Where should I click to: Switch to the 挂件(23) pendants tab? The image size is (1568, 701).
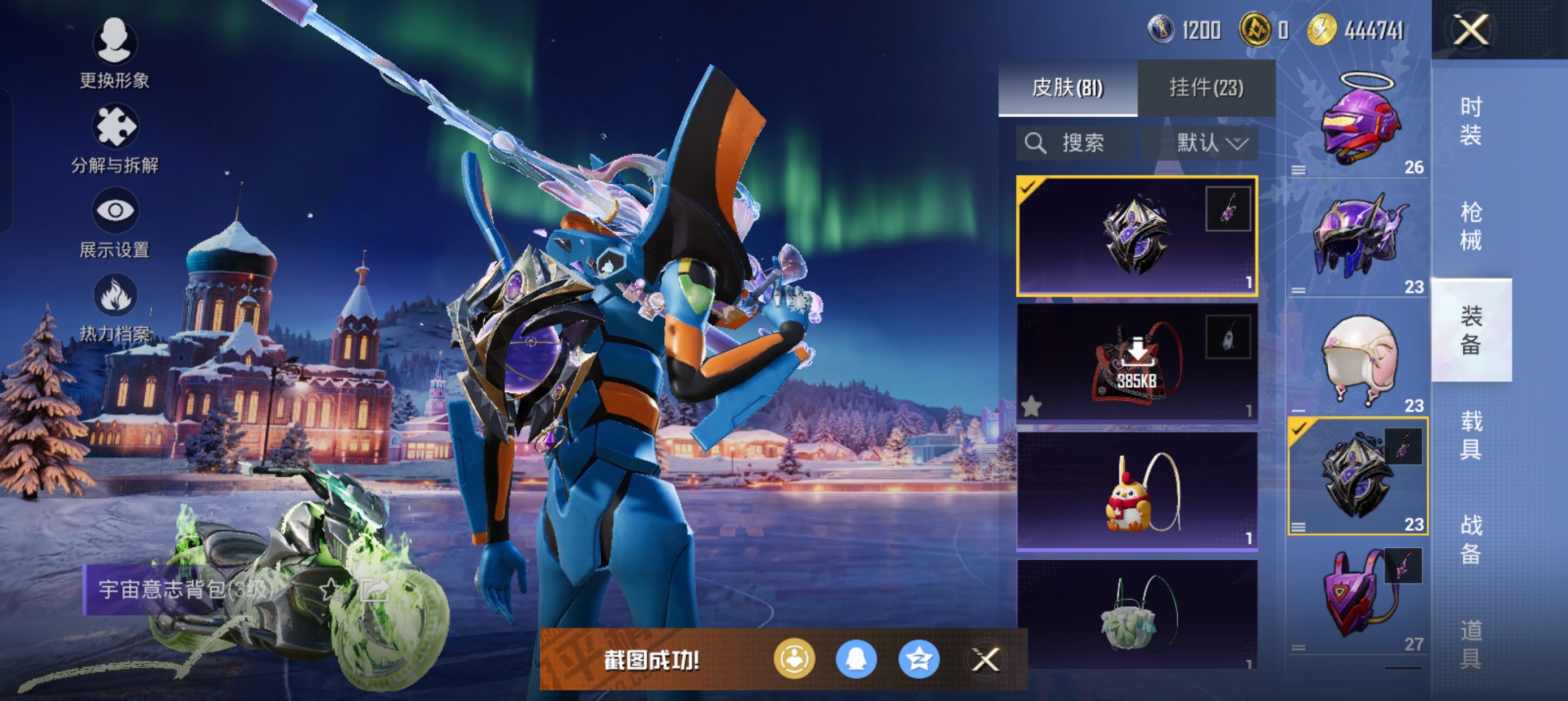(1207, 88)
